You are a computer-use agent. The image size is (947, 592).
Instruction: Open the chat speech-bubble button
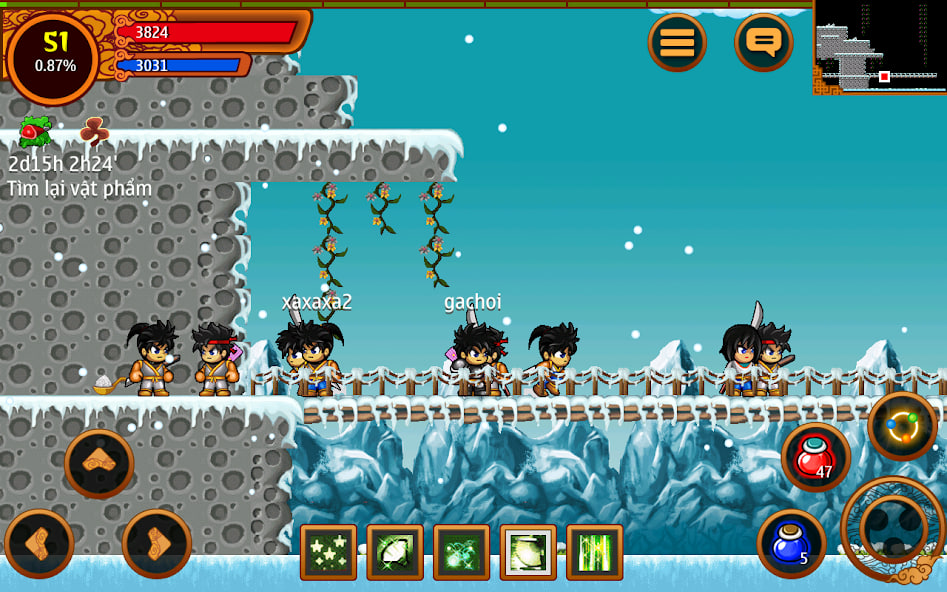[764, 42]
